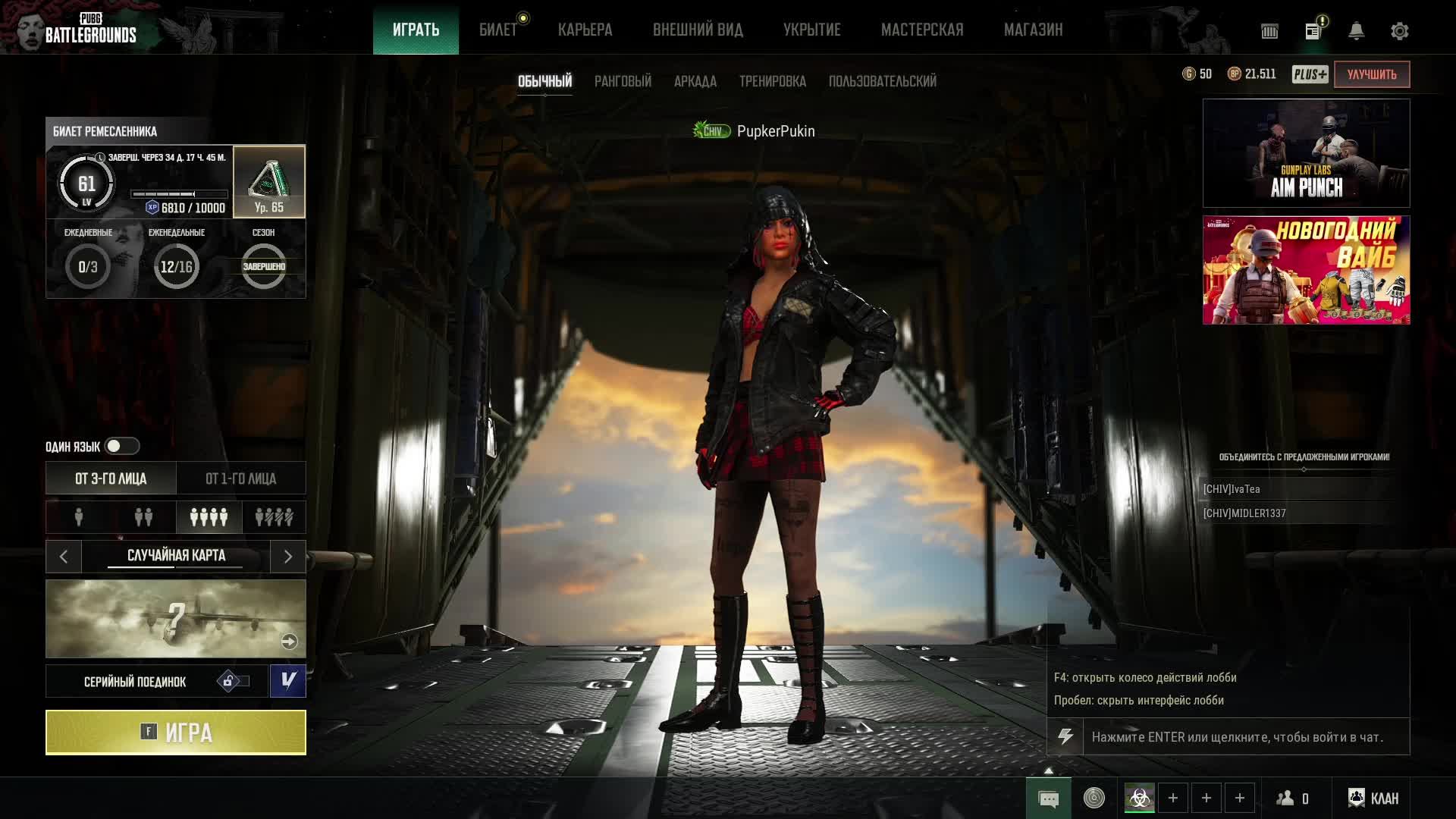Click the УЛУЧШИТЬ upgrade button
Screen dimensions: 1456x819
click(x=1371, y=74)
